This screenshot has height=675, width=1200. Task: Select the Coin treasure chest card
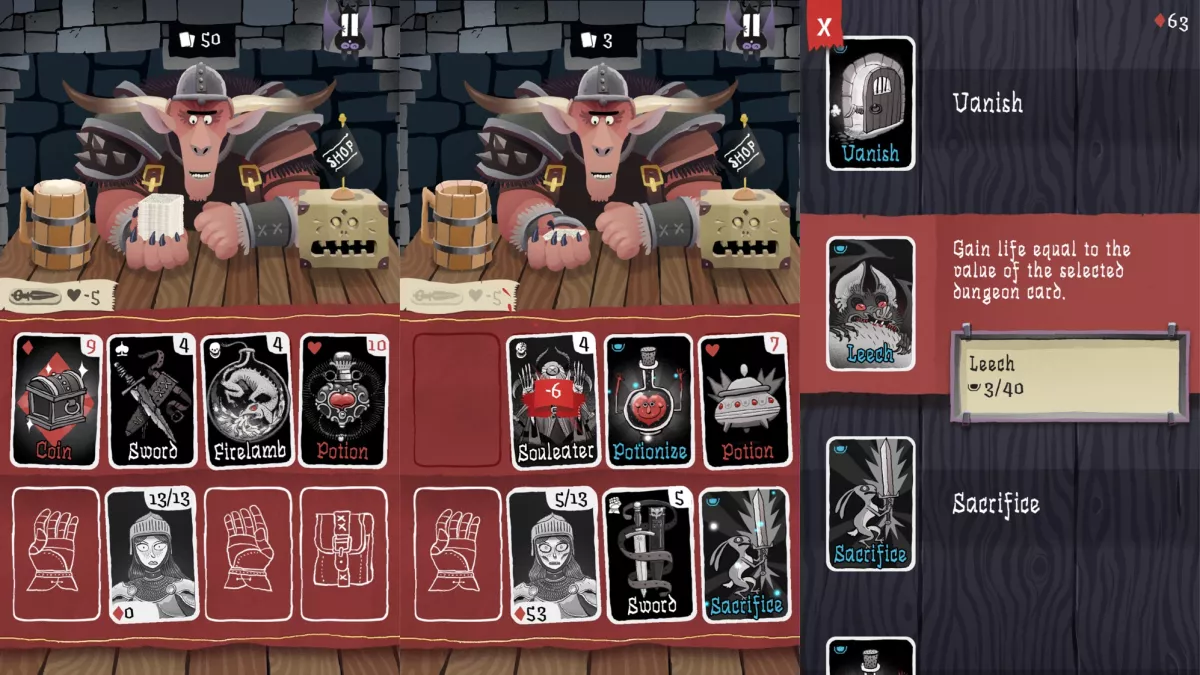pyautogui.click(x=56, y=400)
